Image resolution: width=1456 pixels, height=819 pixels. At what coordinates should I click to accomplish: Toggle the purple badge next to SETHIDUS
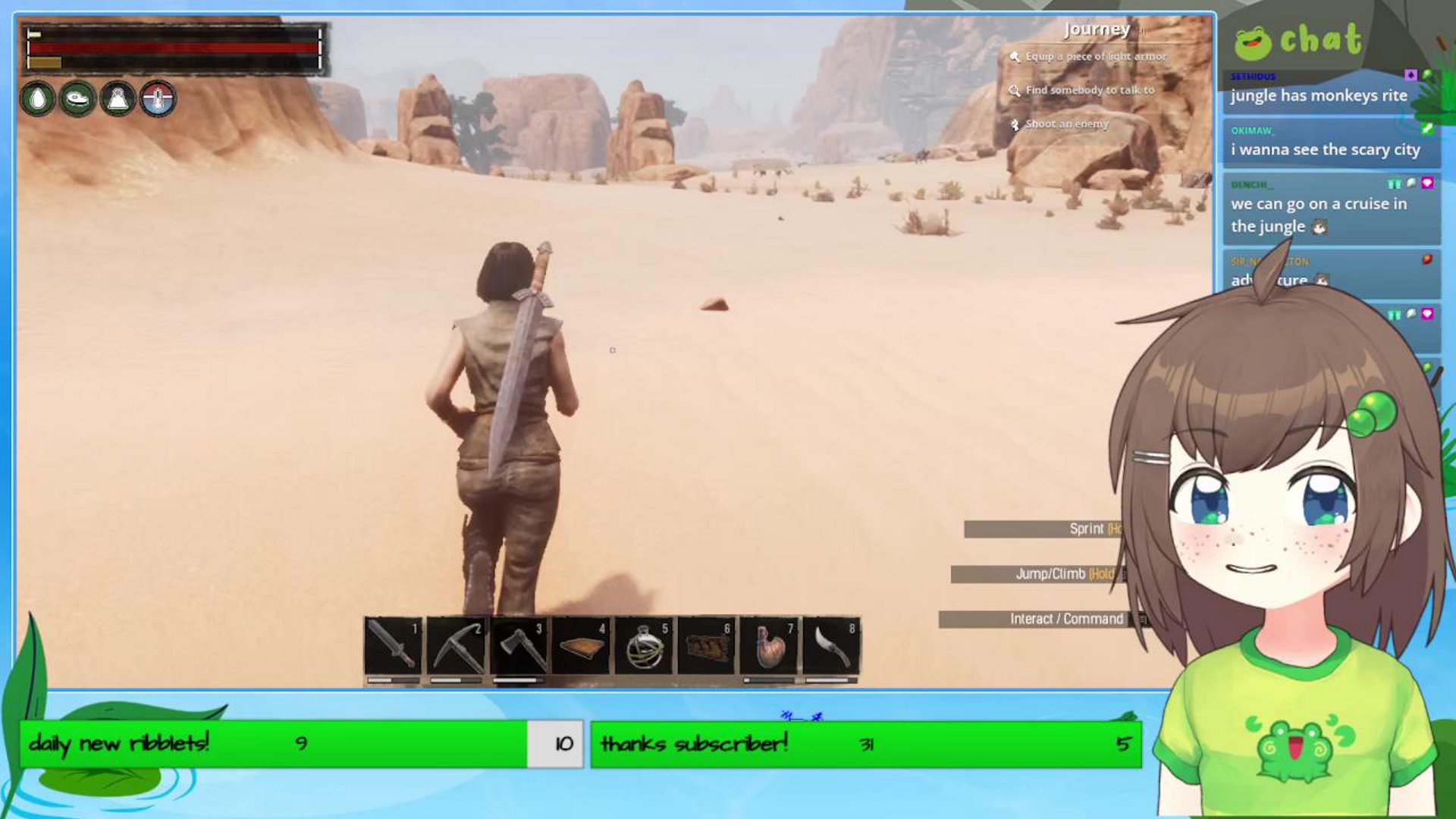click(1411, 76)
